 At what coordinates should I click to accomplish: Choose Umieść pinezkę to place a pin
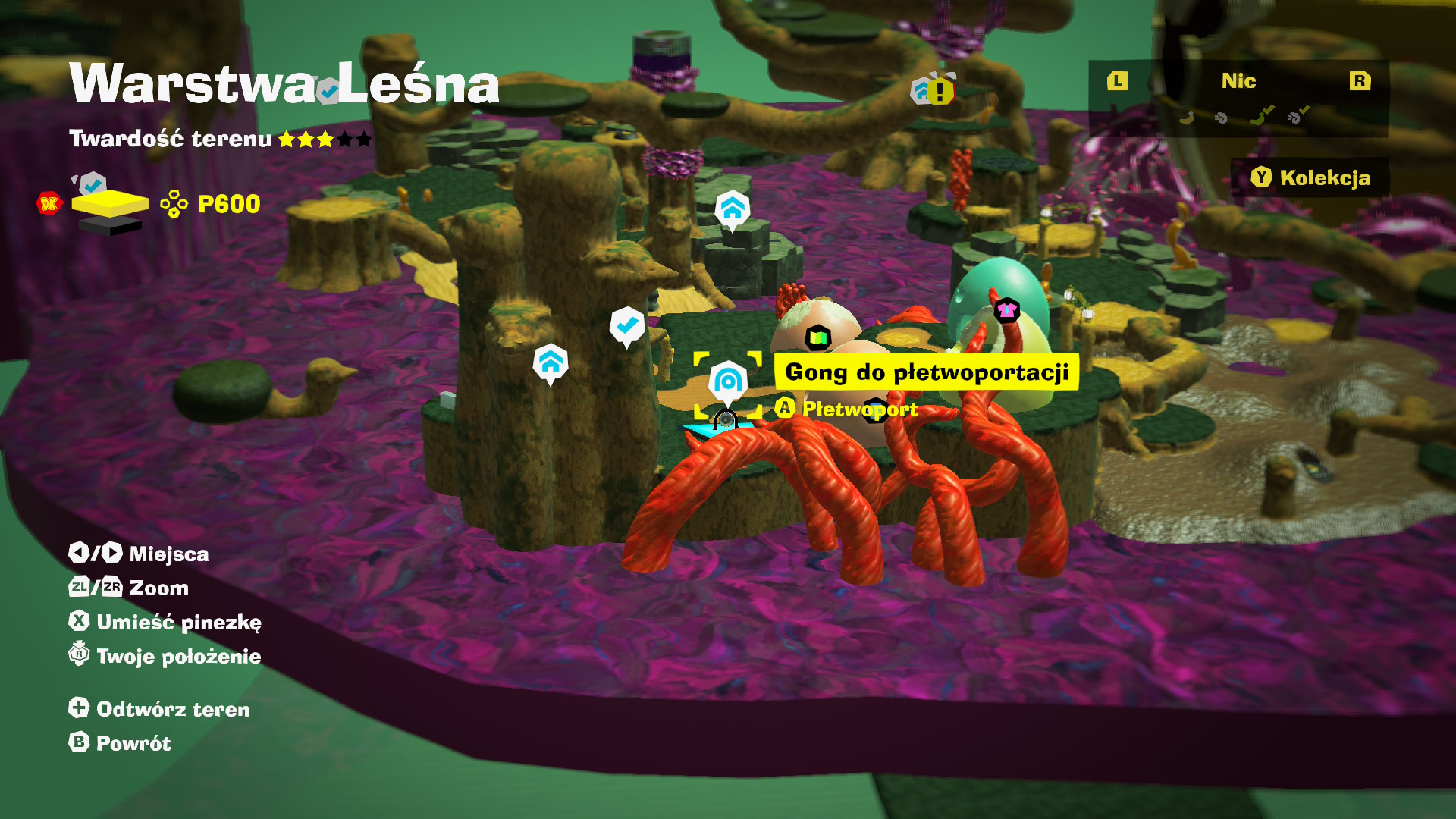pyautogui.click(x=165, y=622)
